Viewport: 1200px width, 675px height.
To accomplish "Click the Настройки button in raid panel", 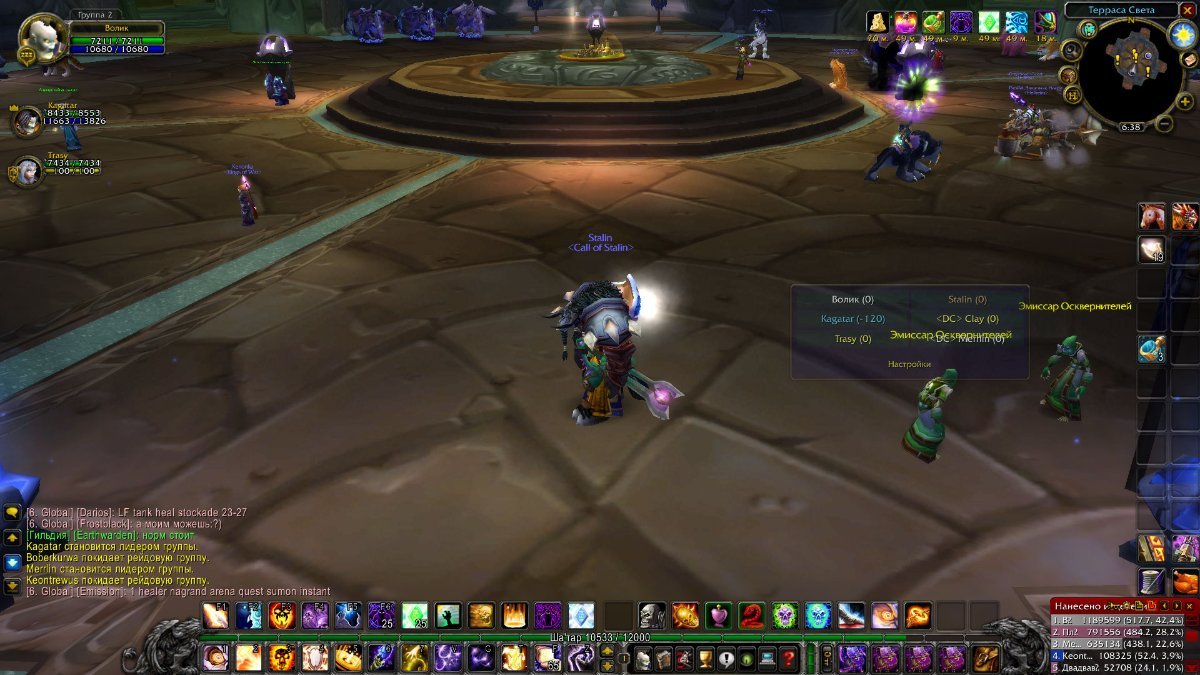I will coord(909,364).
